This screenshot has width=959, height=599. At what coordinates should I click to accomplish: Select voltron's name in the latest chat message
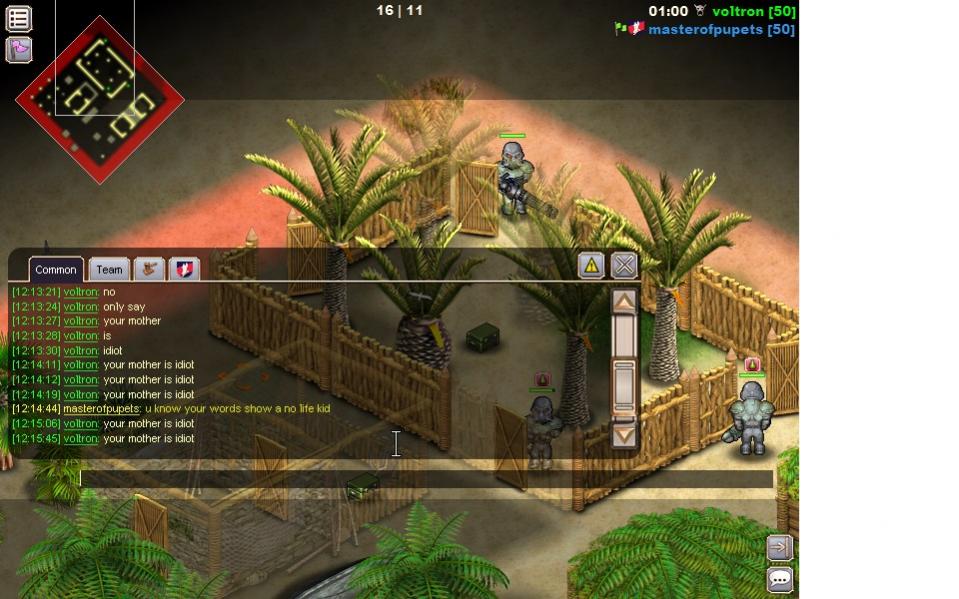[x=81, y=438]
